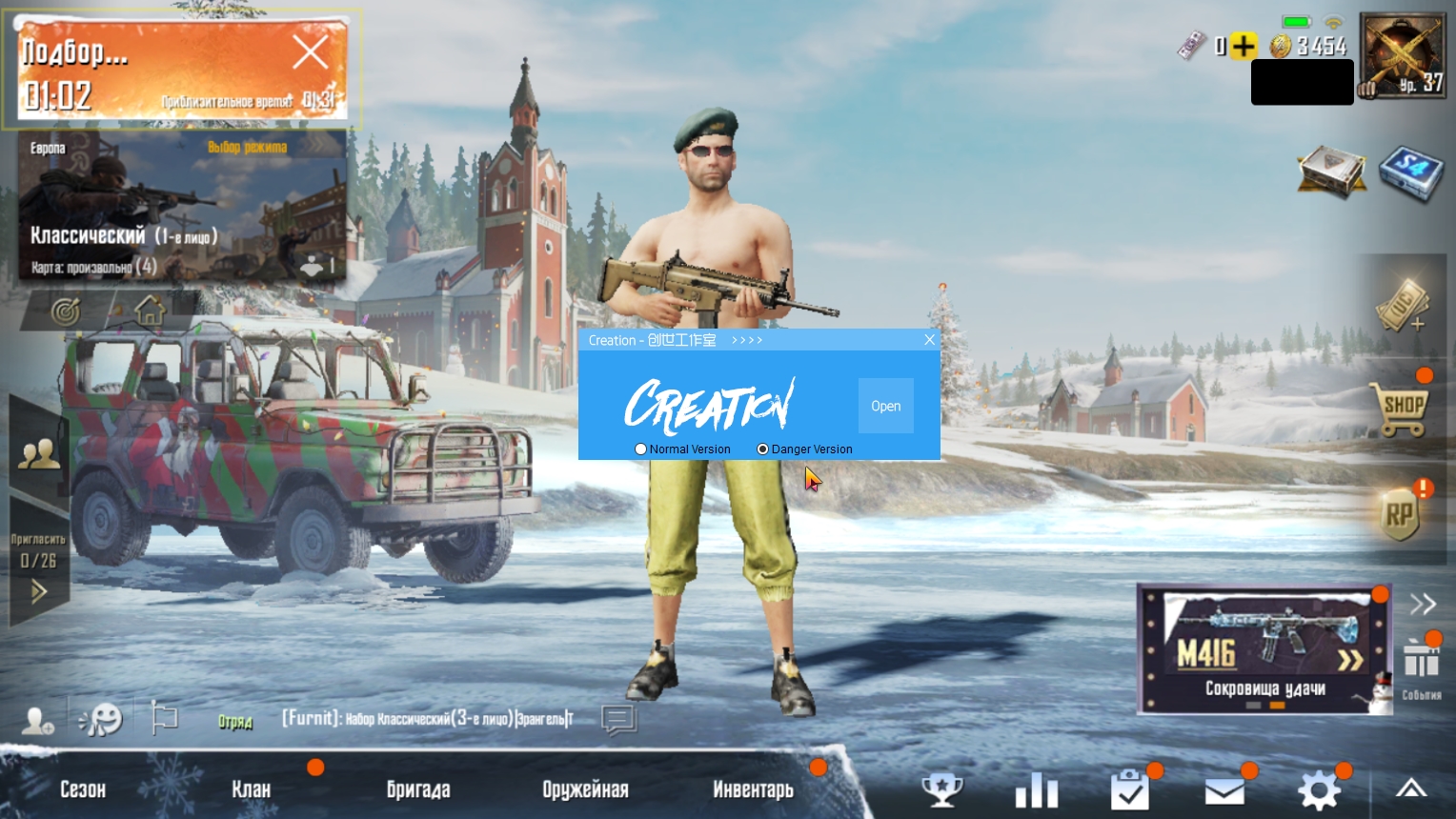1456x819 pixels.
Task: View statistics via the bar chart icon
Action: coord(1036,789)
